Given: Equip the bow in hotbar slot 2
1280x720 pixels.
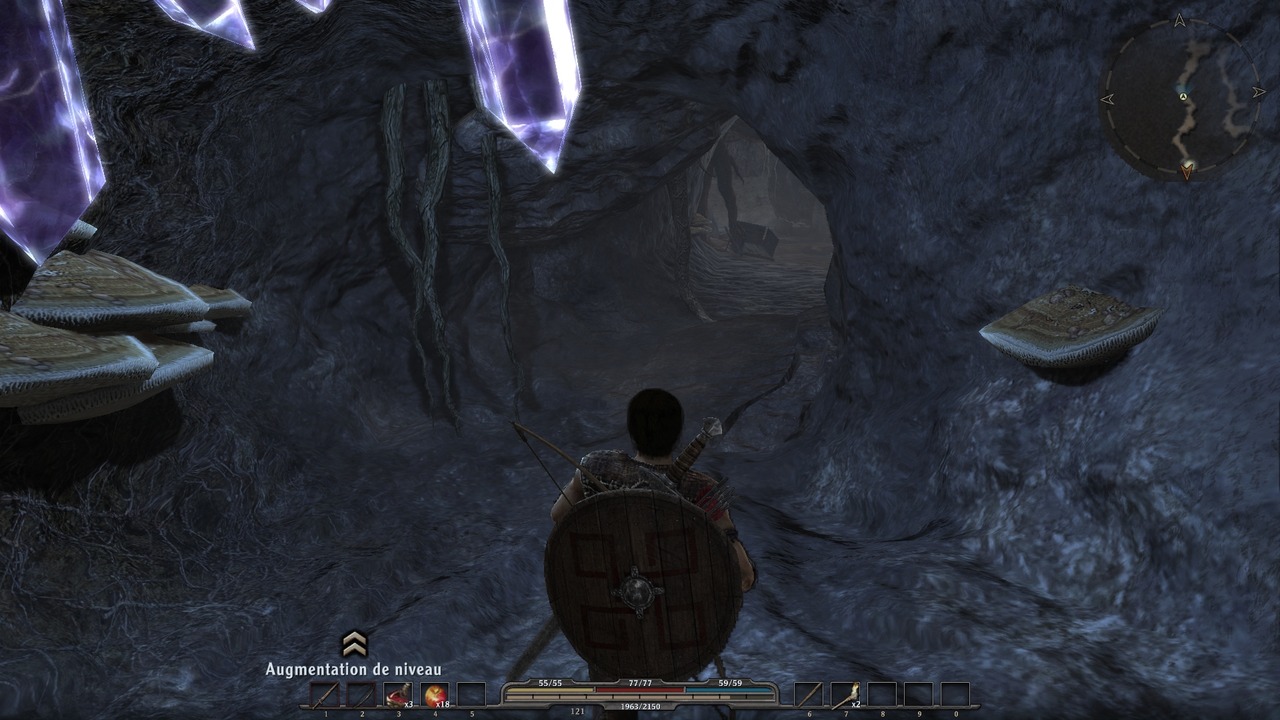Looking at the screenshot, I should (361, 695).
